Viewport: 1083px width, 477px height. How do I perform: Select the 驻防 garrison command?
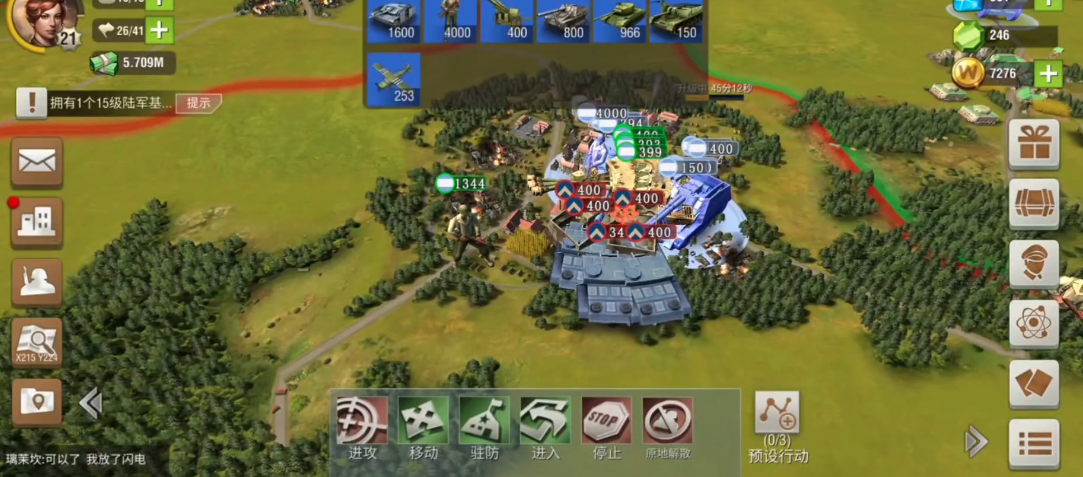tap(484, 428)
